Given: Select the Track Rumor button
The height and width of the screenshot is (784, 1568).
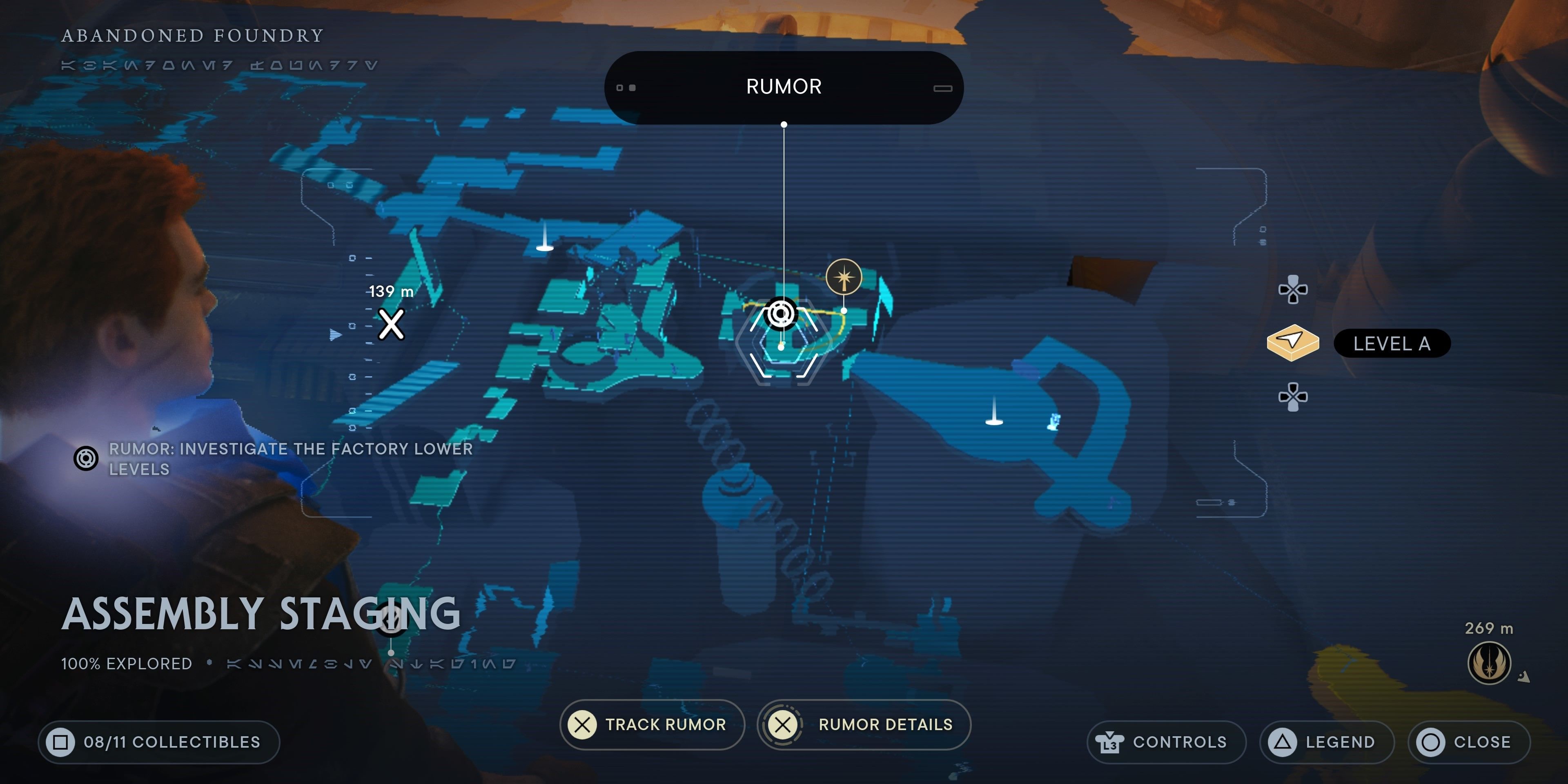Looking at the screenshot, I should 651,724.
